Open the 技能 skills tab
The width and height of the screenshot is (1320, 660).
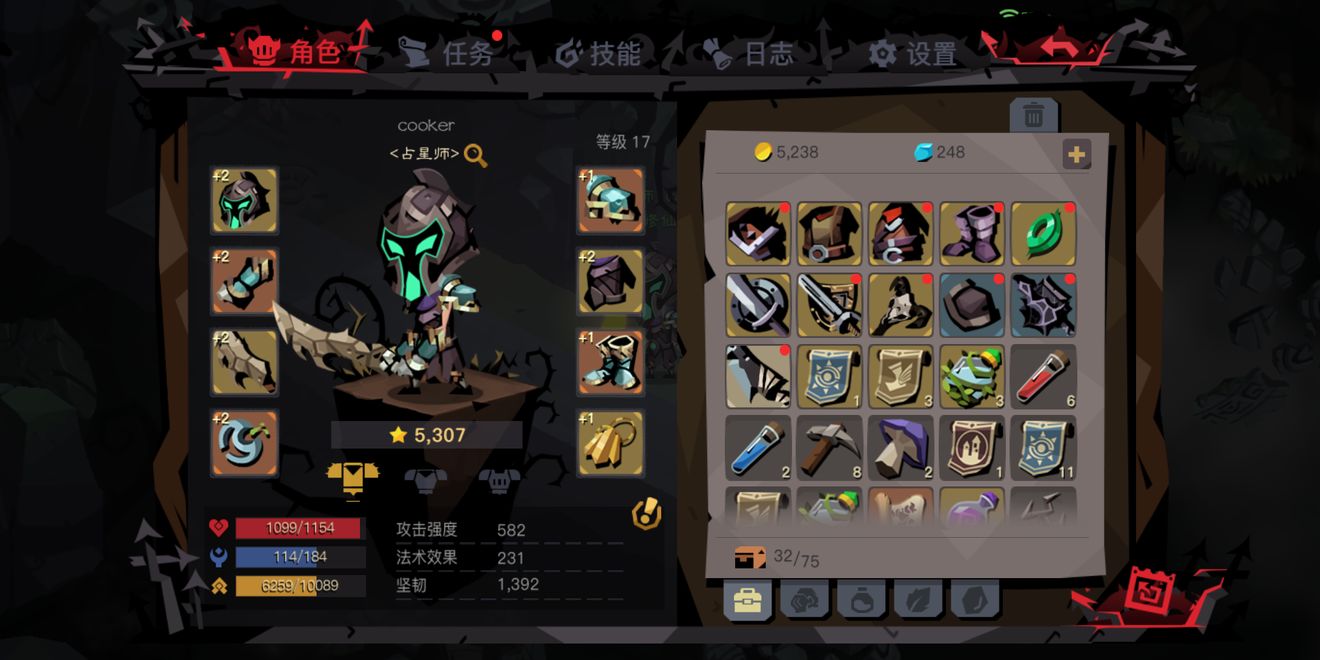coord(598,53)
